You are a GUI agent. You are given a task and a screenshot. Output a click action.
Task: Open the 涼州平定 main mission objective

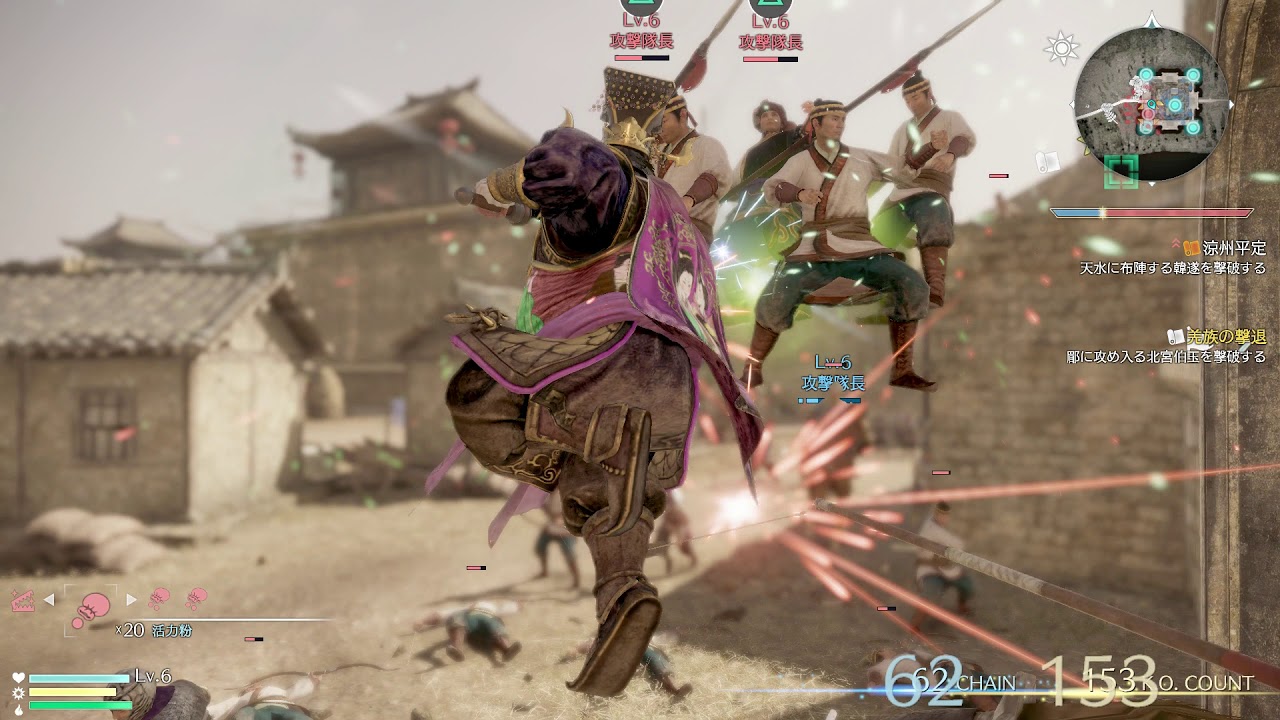pos(1233,247)
